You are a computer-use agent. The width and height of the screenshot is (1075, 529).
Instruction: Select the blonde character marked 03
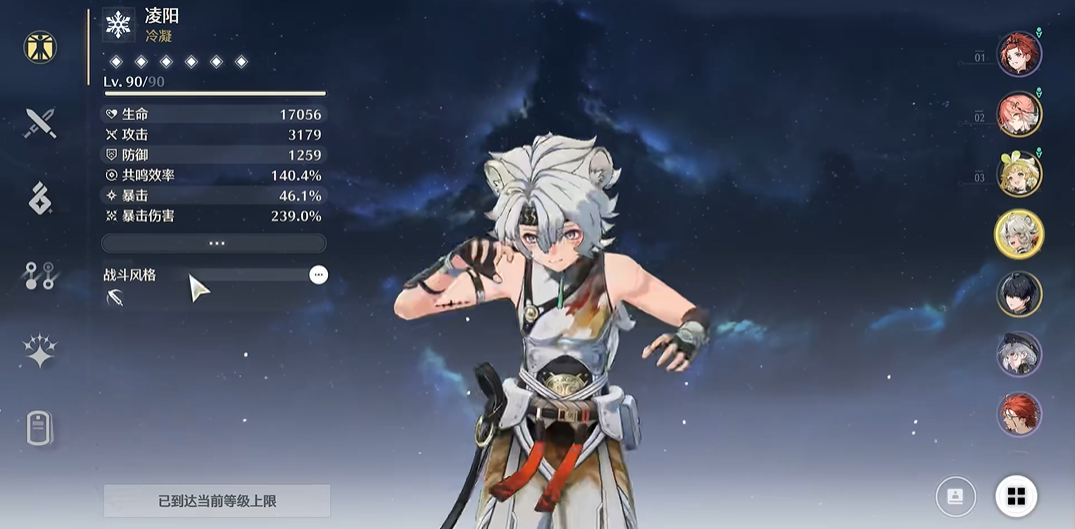[1019, 174]
